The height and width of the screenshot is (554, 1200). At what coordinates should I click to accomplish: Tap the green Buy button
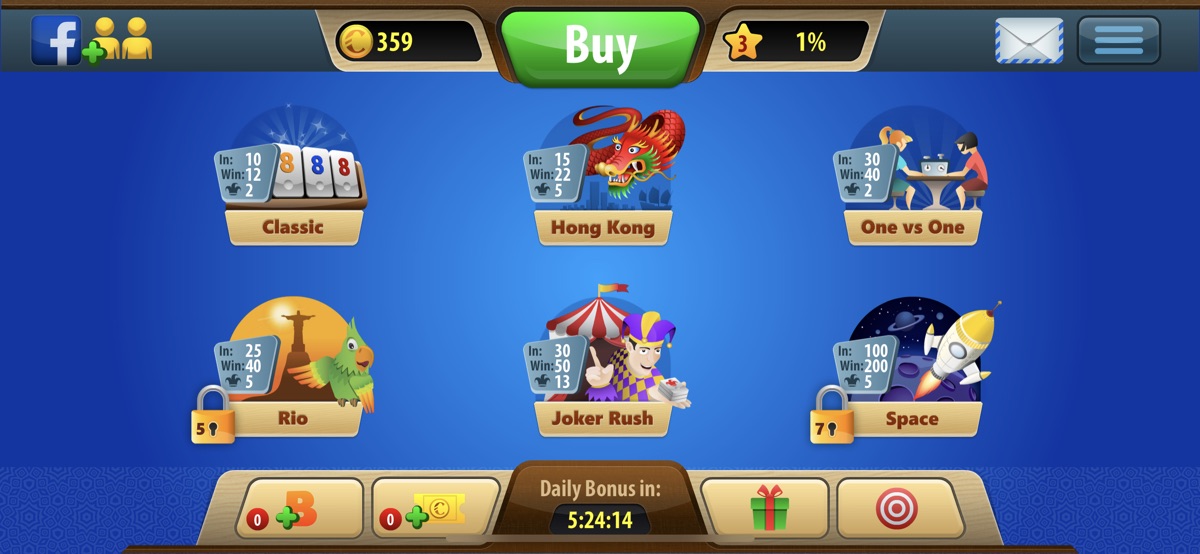pyautogui.click(x=600, y=44)
